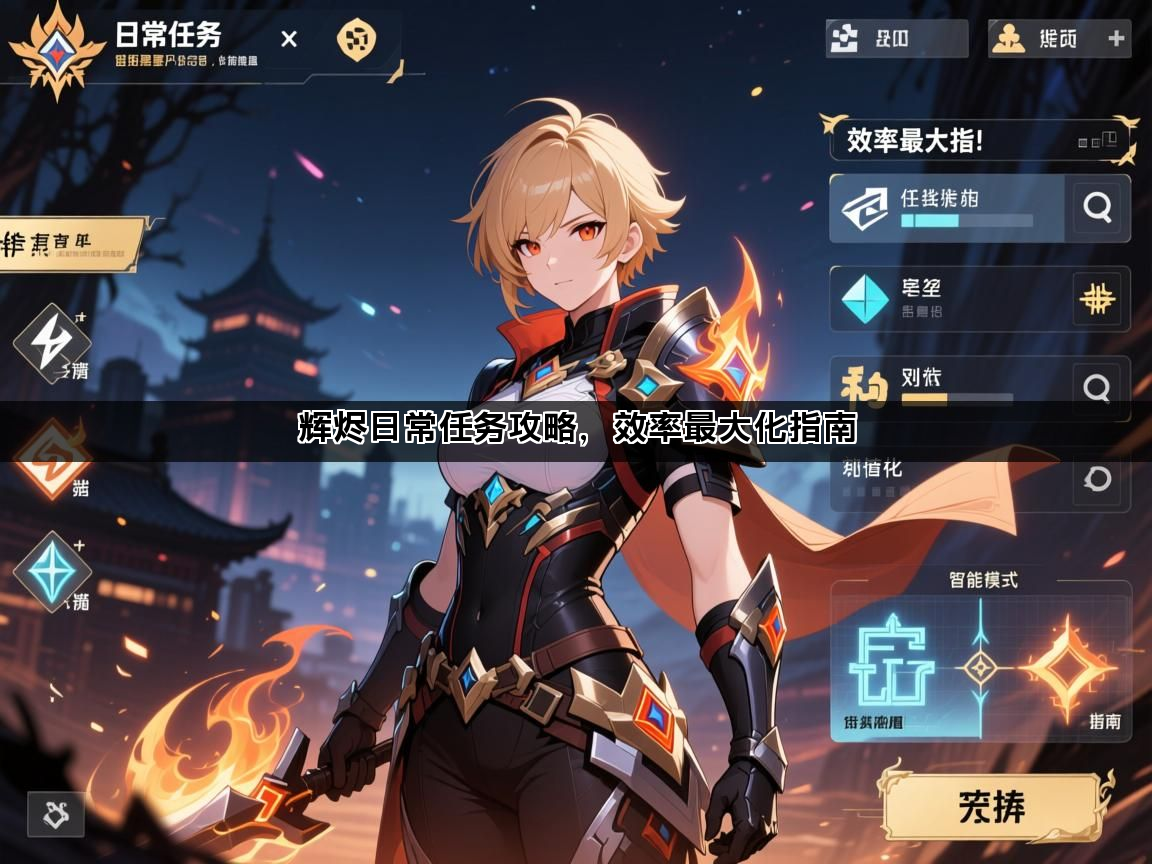The width and height of the screenshot is (1152, 864).
Task: Close the daily tasks panel with the X
Action: point(289,39)
